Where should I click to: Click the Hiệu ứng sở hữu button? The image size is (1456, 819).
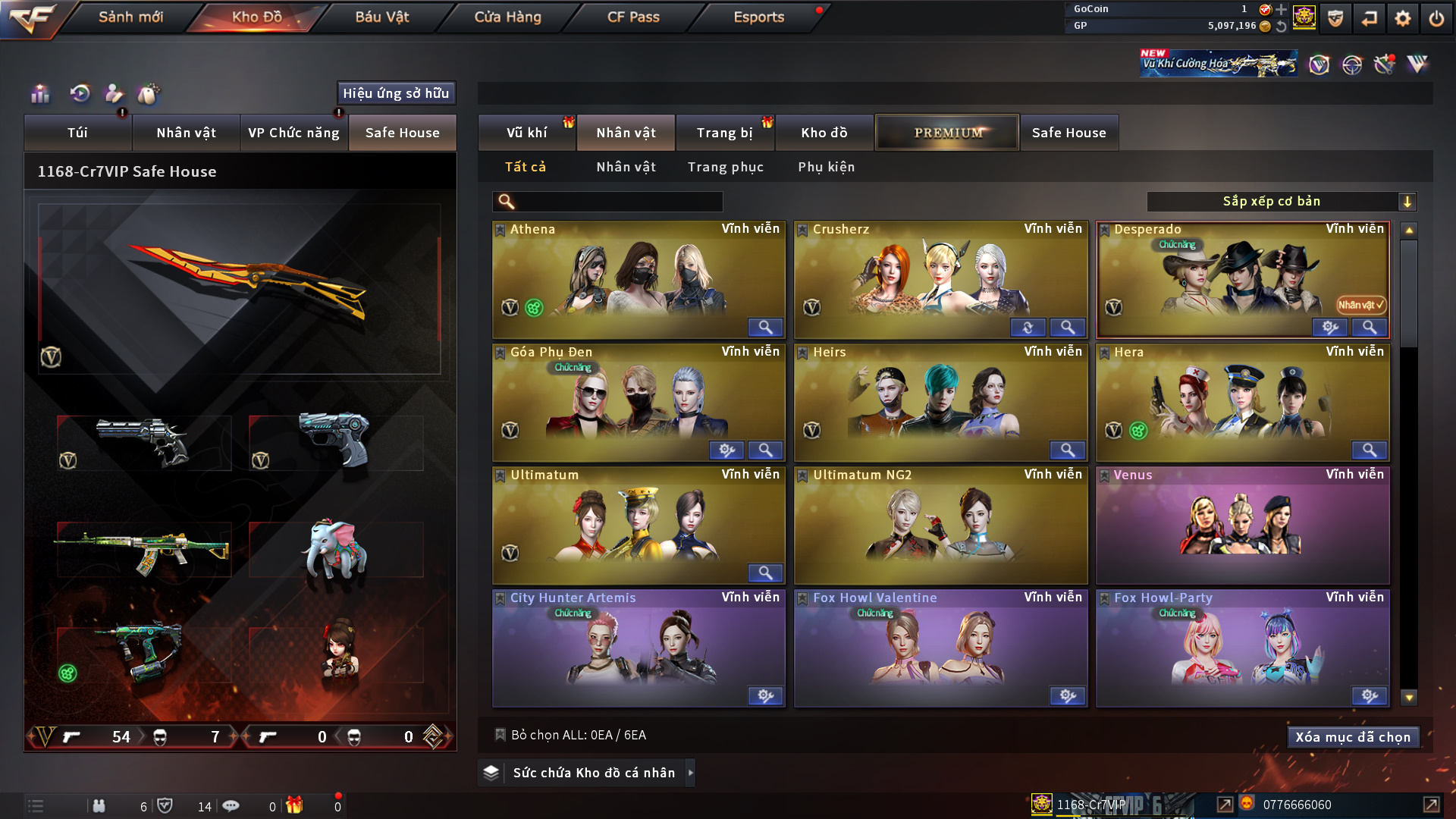coord(396,93)
